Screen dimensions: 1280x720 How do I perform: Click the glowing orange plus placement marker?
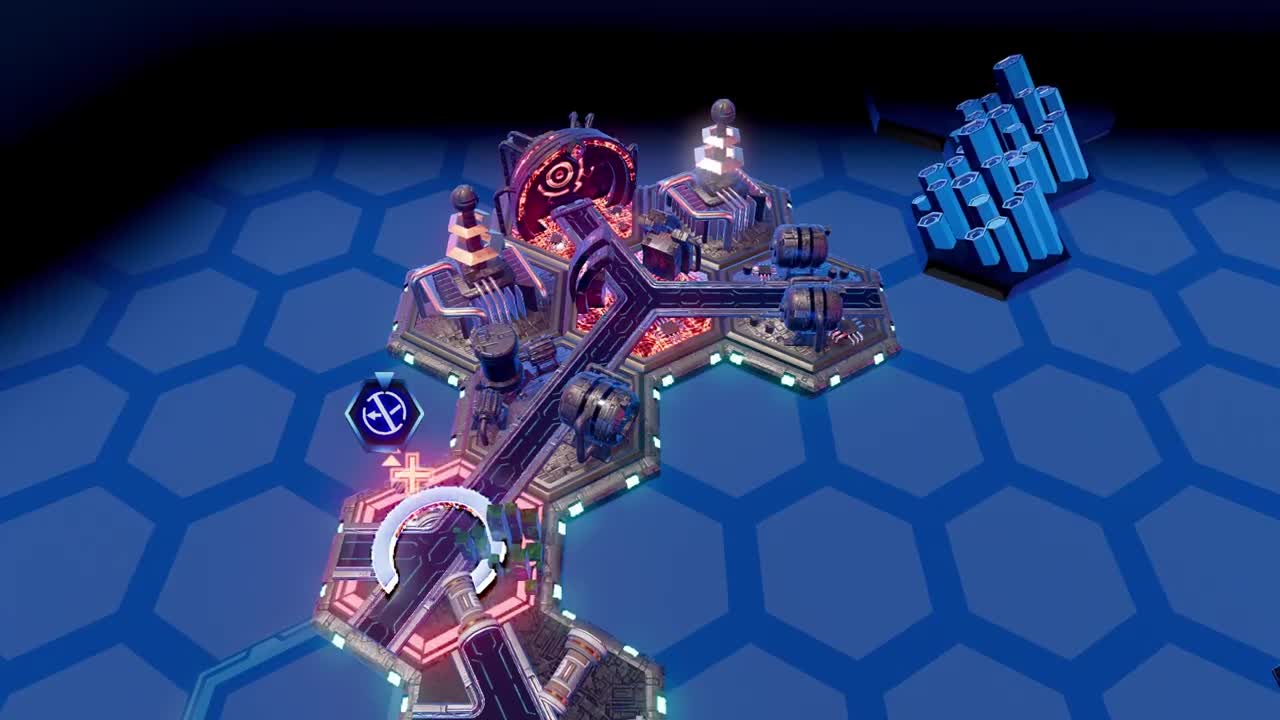(x=410, y=472)
